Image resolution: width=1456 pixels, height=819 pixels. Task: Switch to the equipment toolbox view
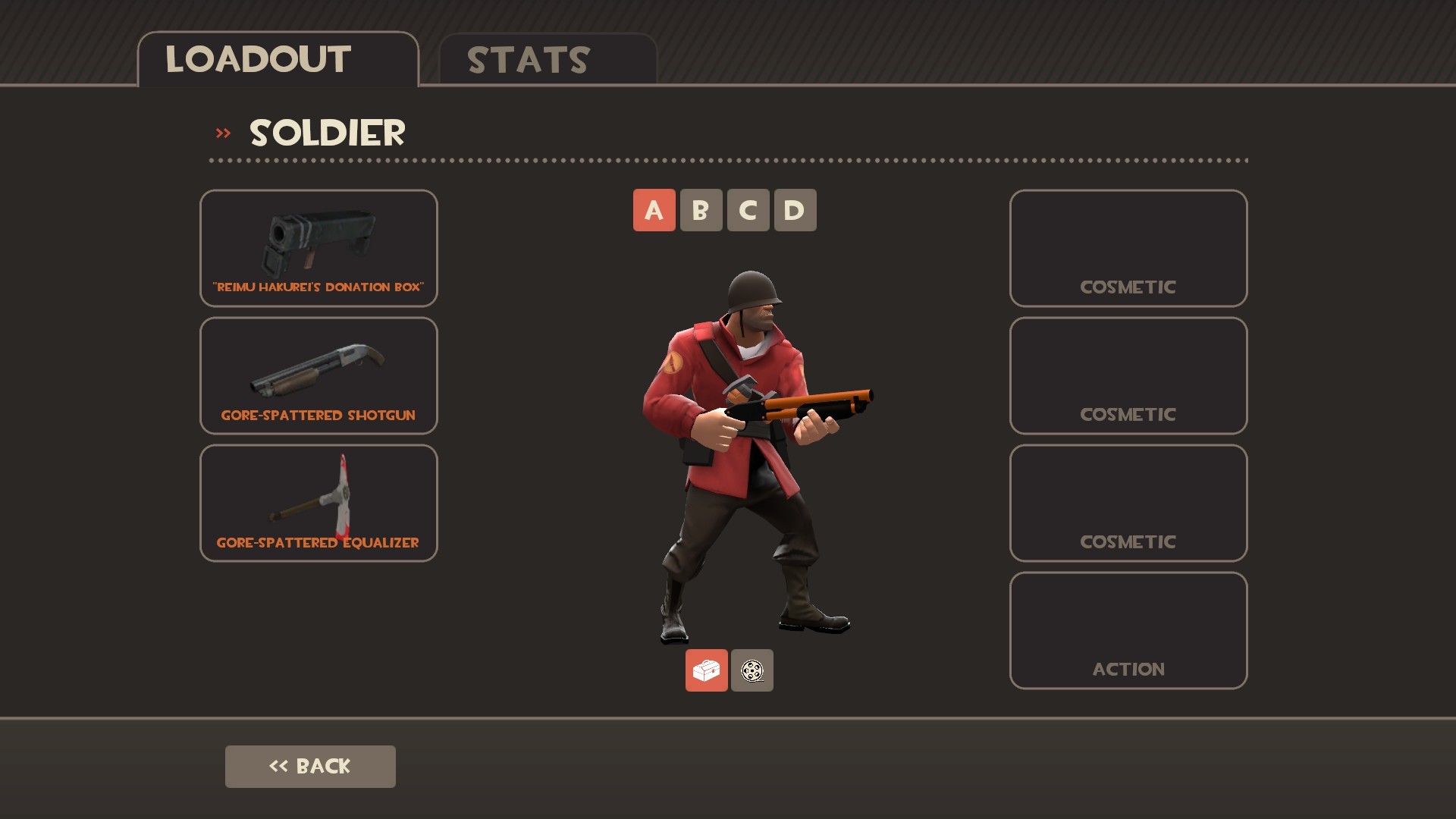706,670
